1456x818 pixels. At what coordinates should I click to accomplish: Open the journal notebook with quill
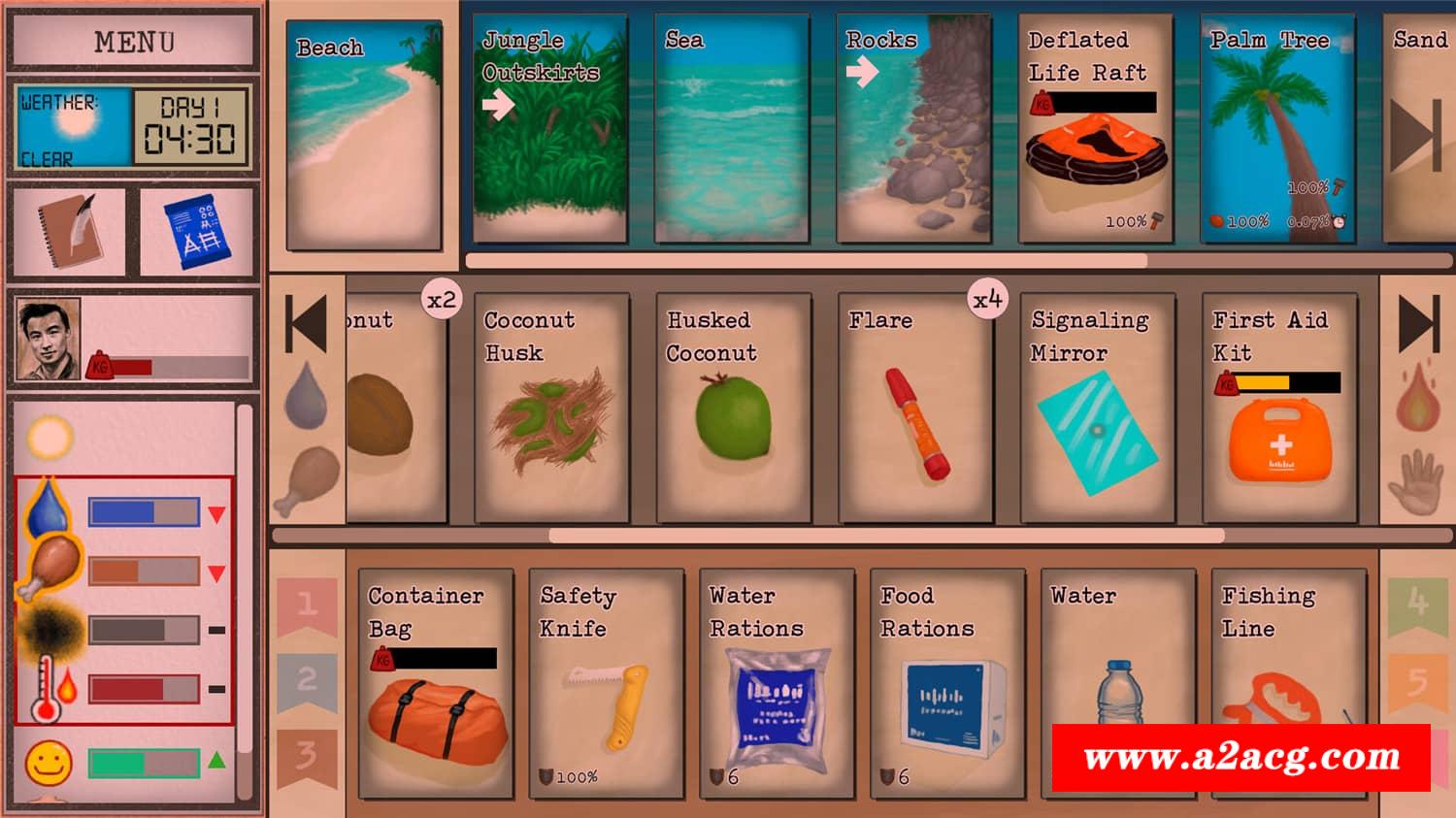(70, 231)
